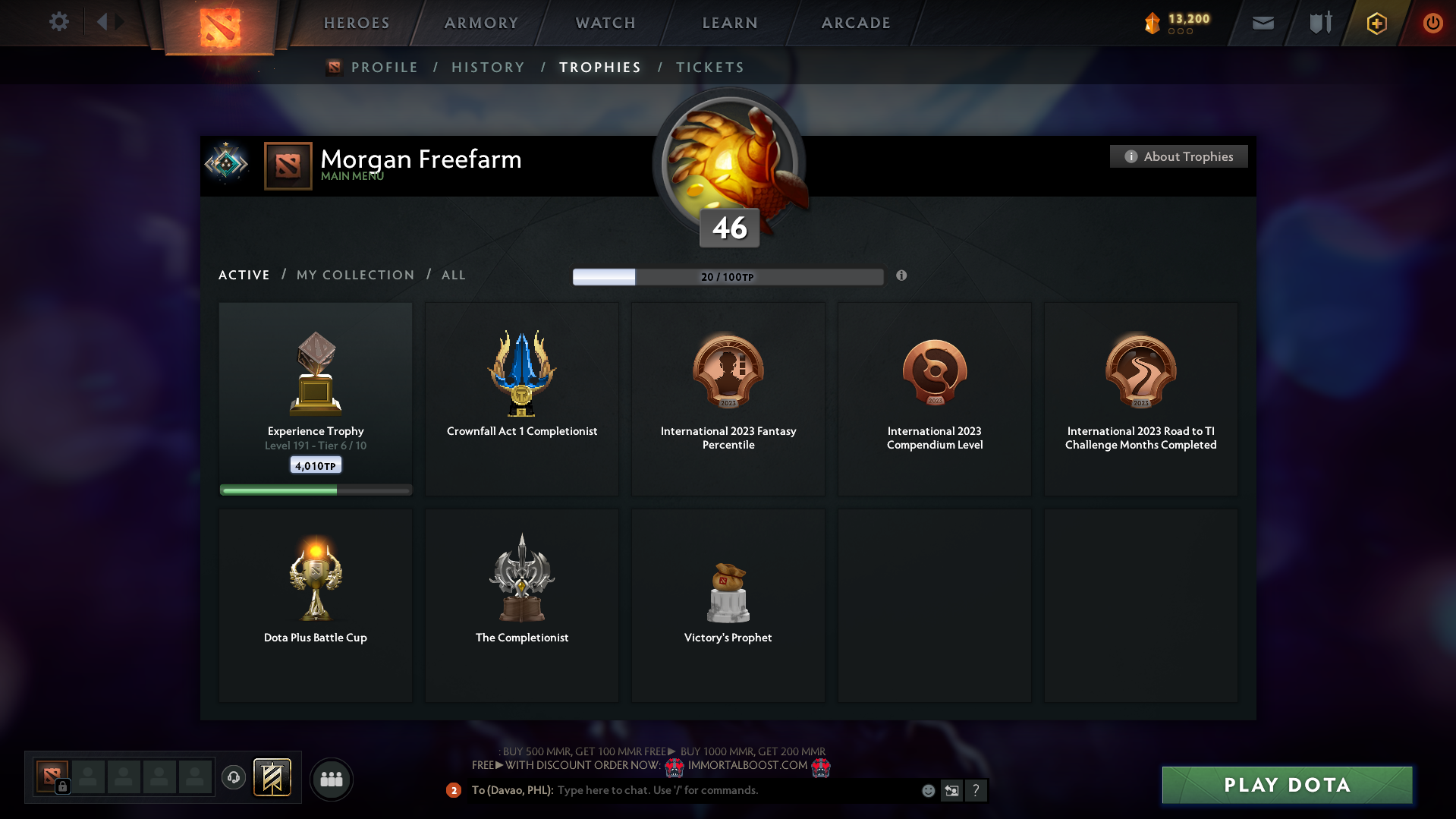This screenshot has height=819, width=1456.
Task: Open the settings gear icon
Action: 58,22
